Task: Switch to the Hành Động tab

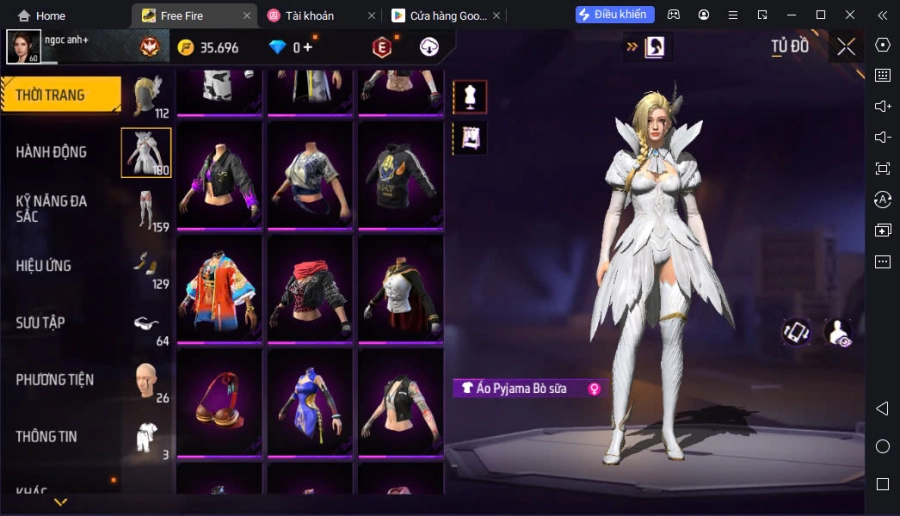Action: tap(52, 152)
